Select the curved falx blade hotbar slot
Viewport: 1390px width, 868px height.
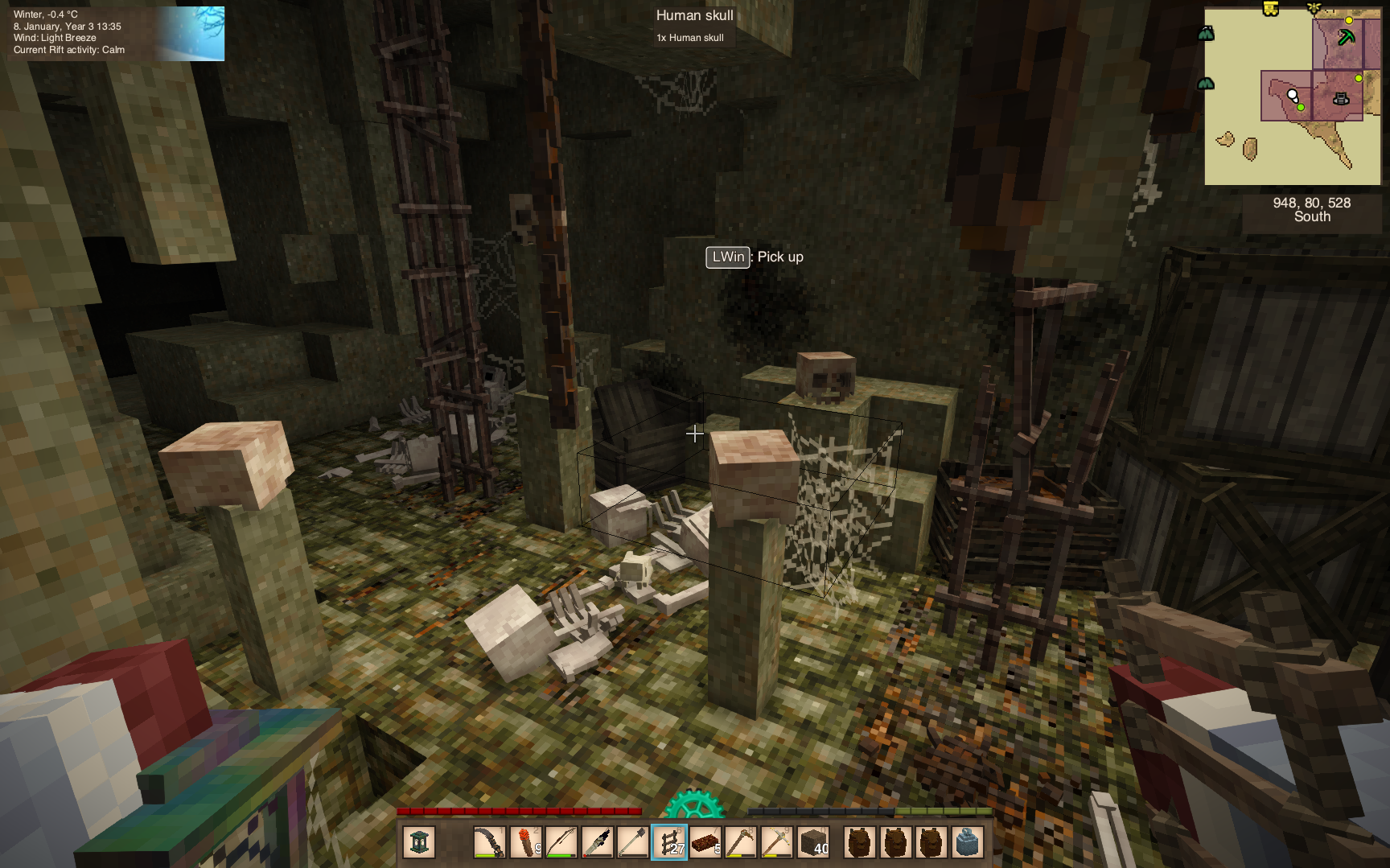coord(489,842)
